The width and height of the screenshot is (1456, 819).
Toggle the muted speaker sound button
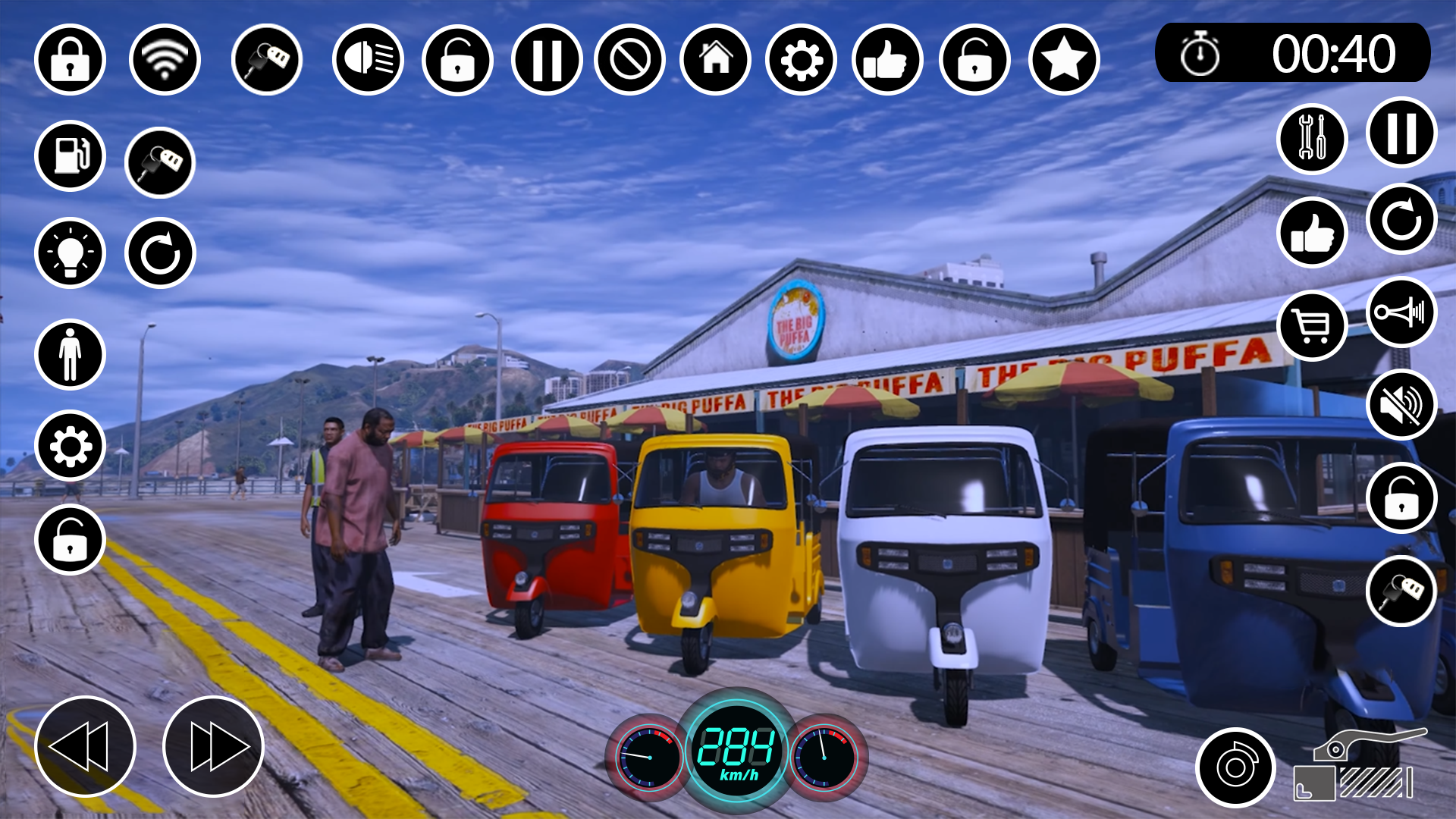[1401, 405]
